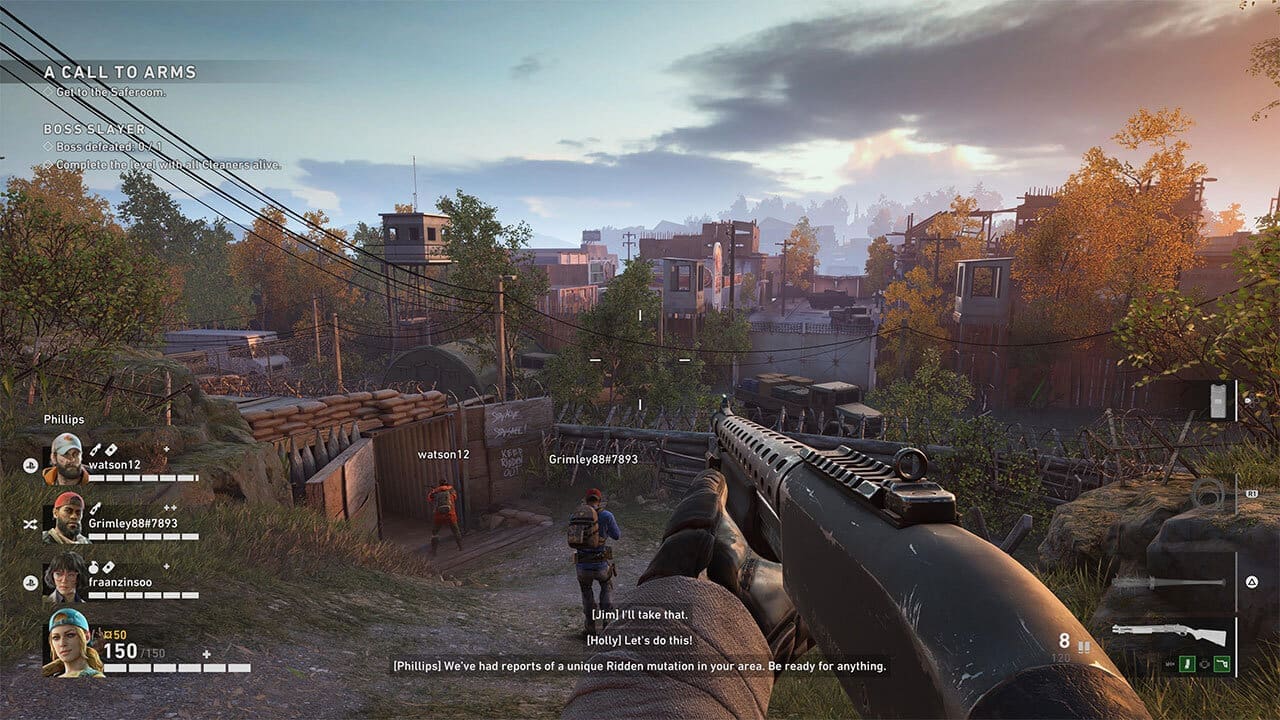Choose the stun gun item slot
This screenshot has height=720, width=1280.
click(1217, 400)
